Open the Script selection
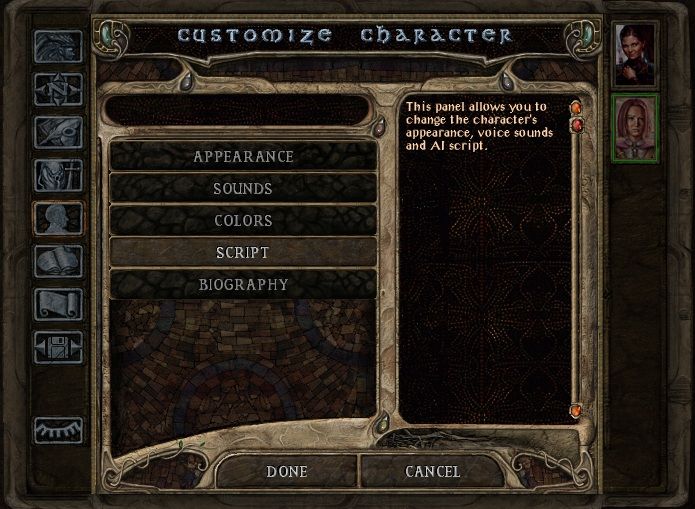The height and width of the screenshot is (509, 695). [243, 252]
